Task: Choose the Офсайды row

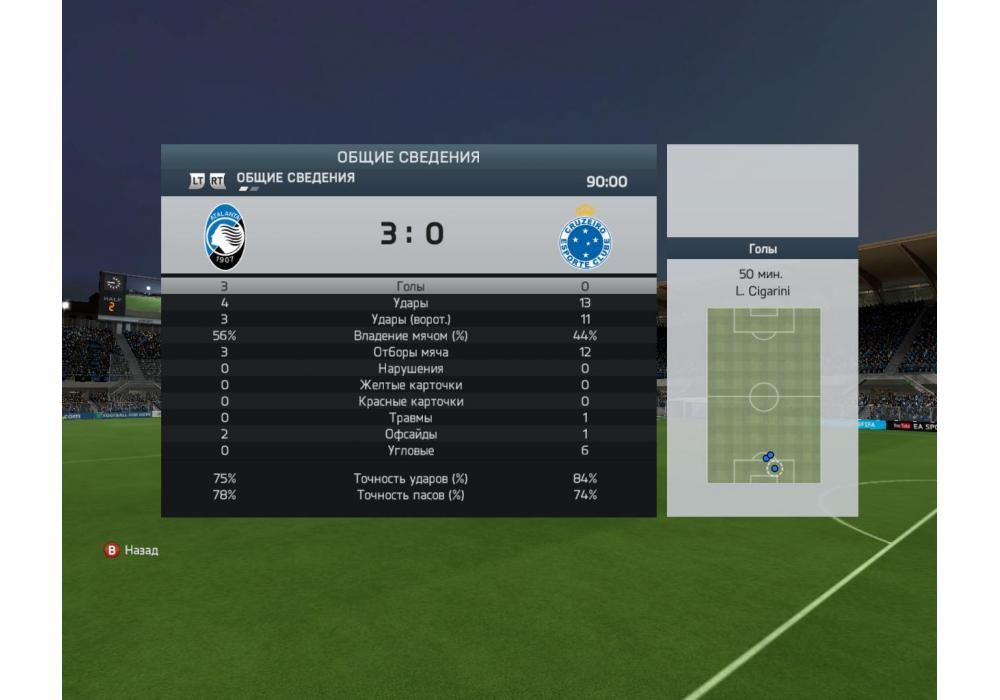Action: point(410,435)
